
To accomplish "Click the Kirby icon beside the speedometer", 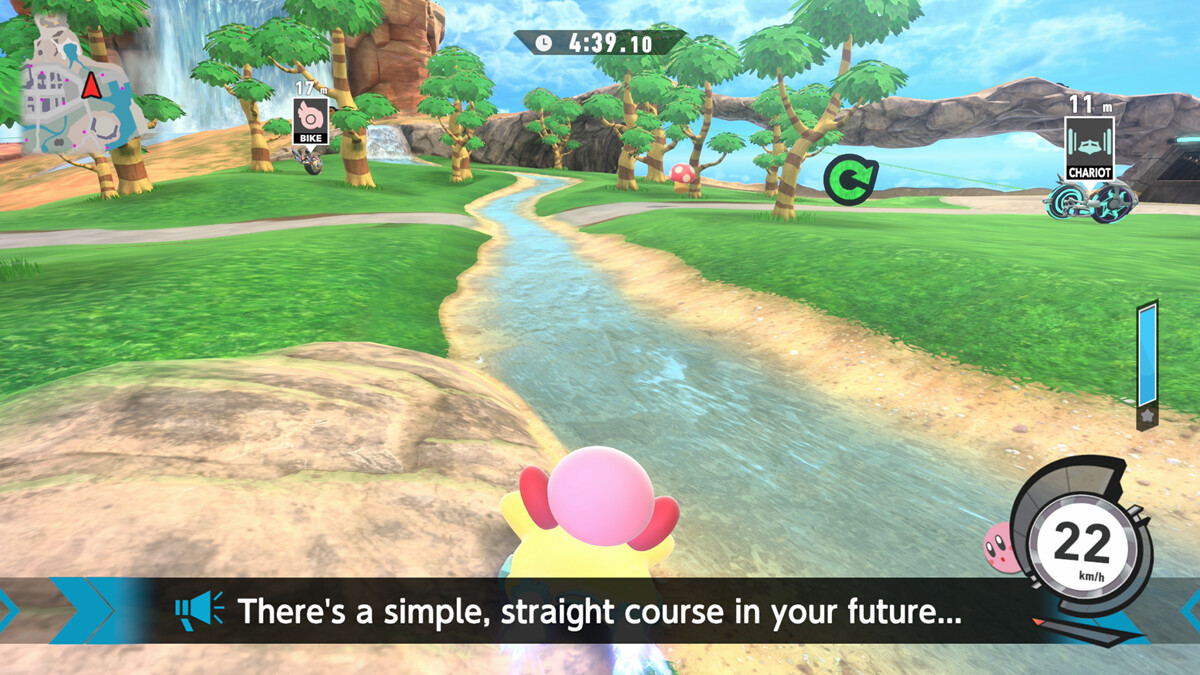I will (x=1001, y=547).
